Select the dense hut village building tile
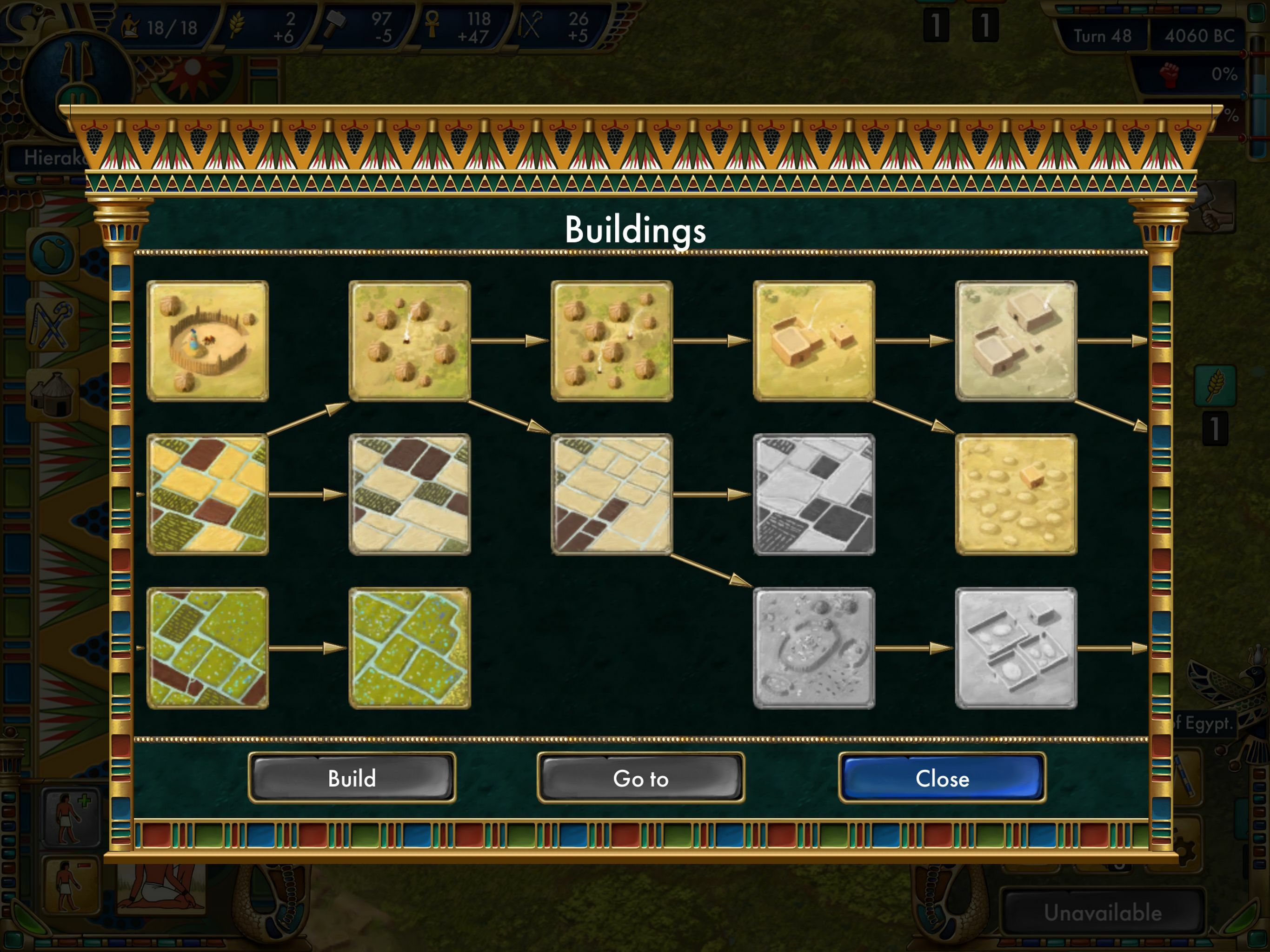1270x952 pixels. click(x=612, y=341)
